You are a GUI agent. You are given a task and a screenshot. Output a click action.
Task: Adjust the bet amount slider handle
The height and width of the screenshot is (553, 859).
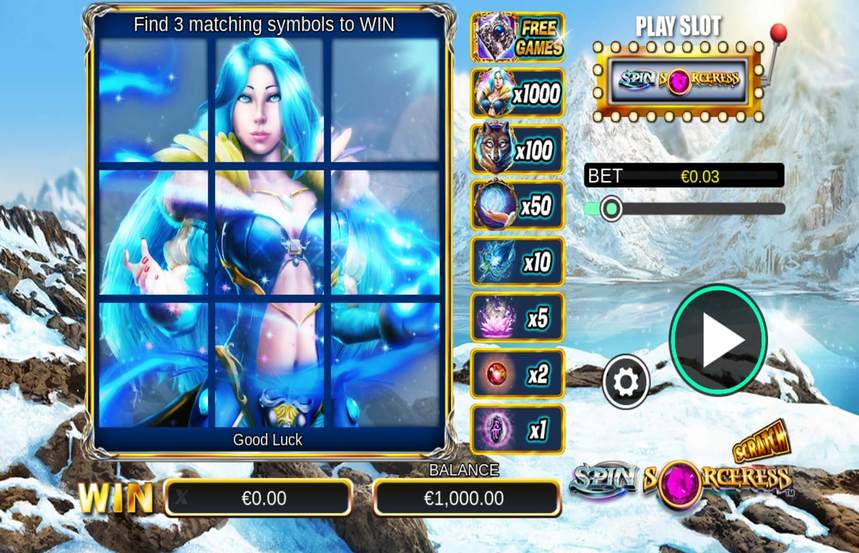tap(612, 208)
